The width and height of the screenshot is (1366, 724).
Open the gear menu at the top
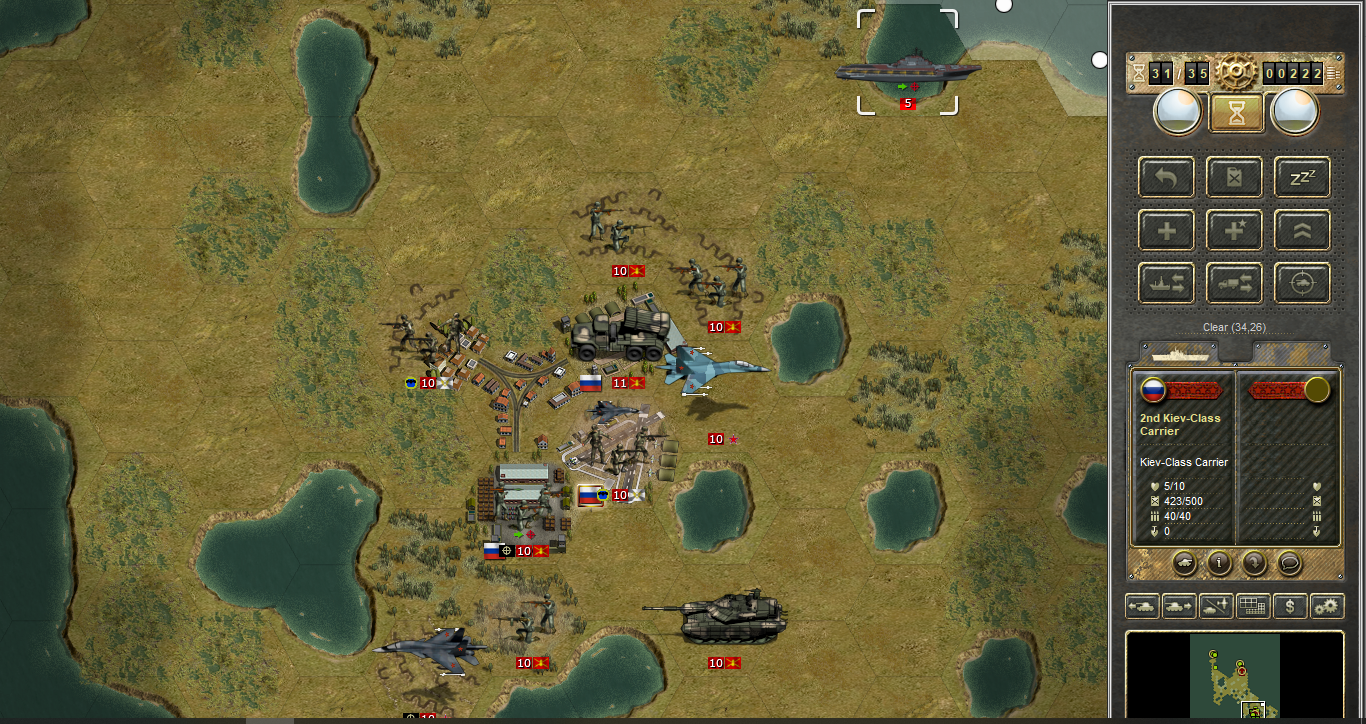pos(1236,72)
